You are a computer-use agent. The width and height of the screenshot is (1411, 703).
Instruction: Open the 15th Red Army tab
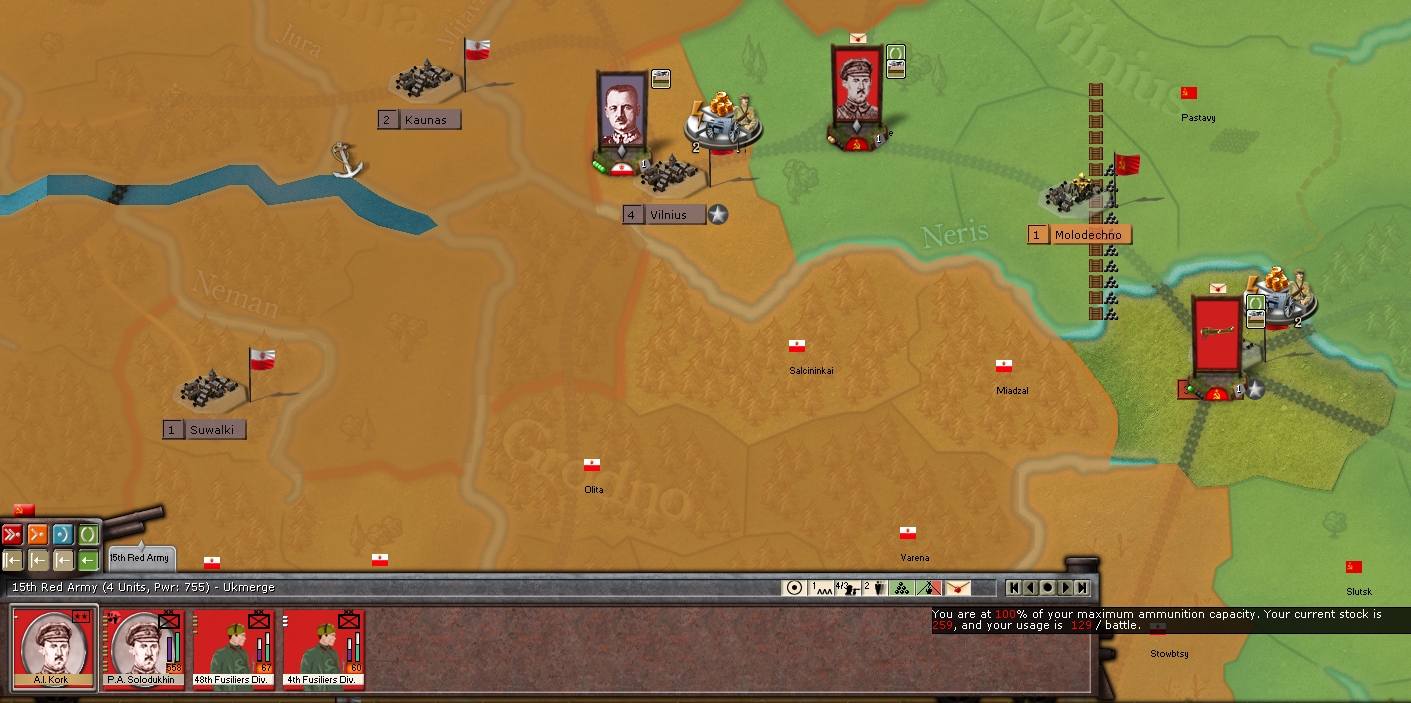pyautogui.click(x=140, y=558)
